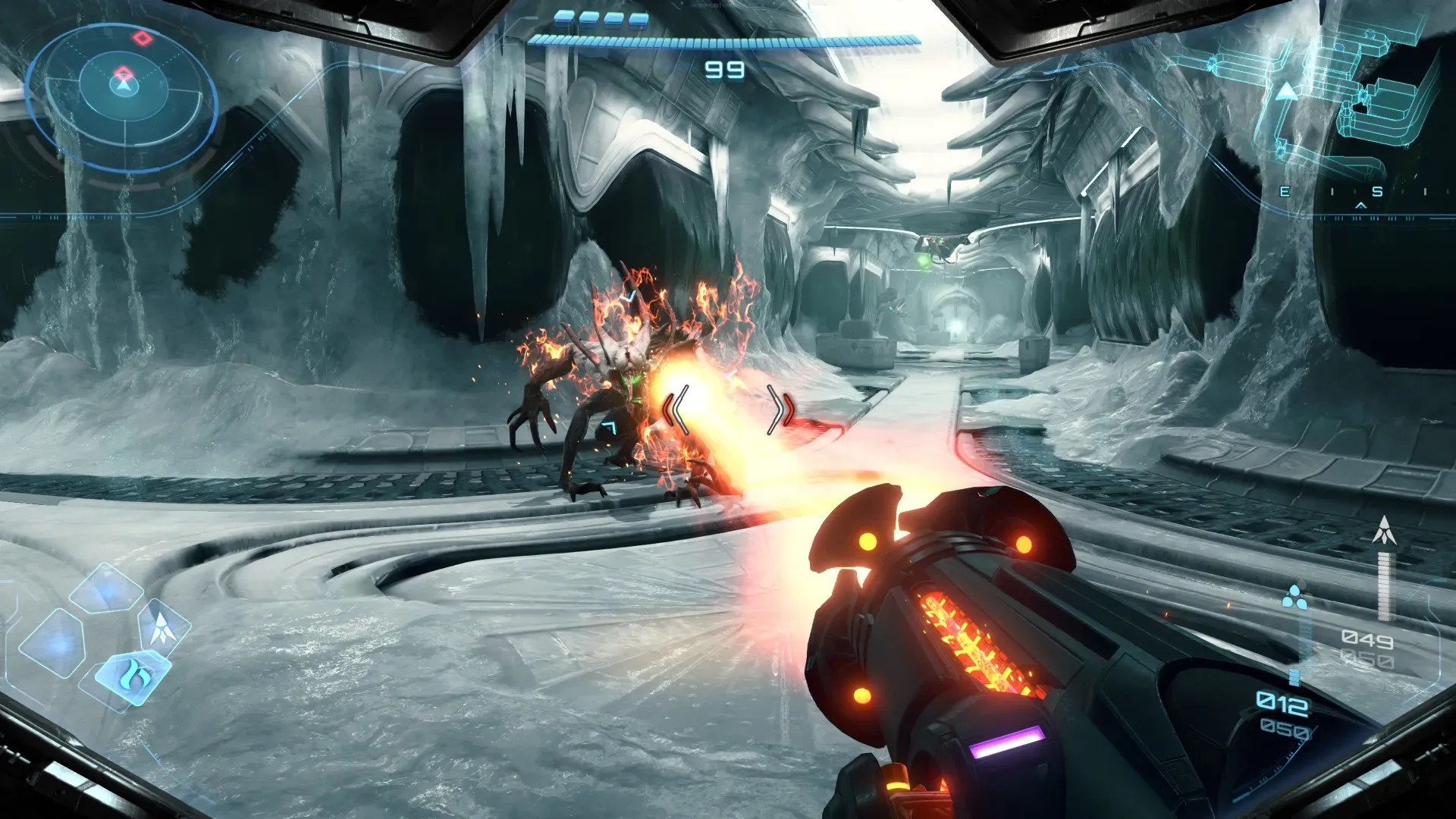Screen dimensions: 1456x819
Task: Click the three-droplet elemental ammo icon
Action: 1294,598
